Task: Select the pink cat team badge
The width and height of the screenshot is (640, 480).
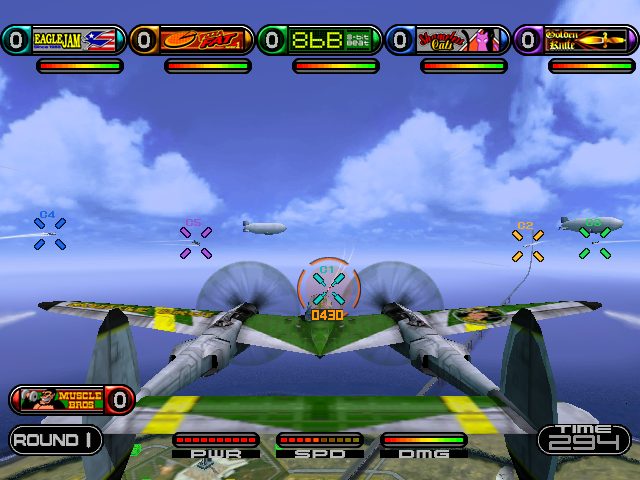Action: 460,40
